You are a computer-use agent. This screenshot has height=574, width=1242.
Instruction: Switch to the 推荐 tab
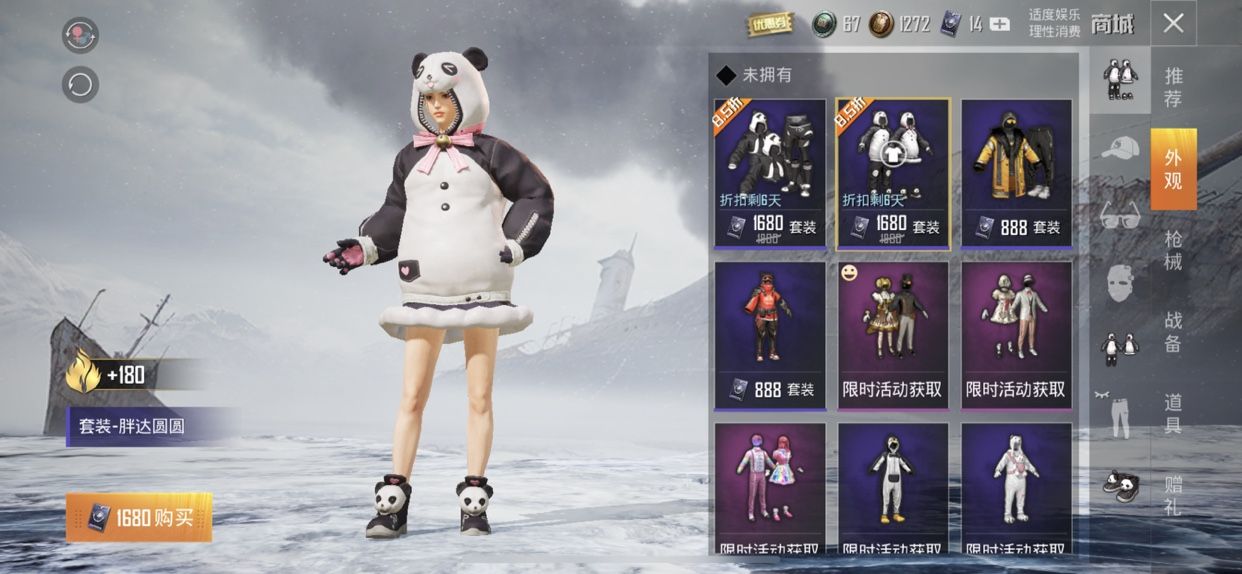[1173, 87]
